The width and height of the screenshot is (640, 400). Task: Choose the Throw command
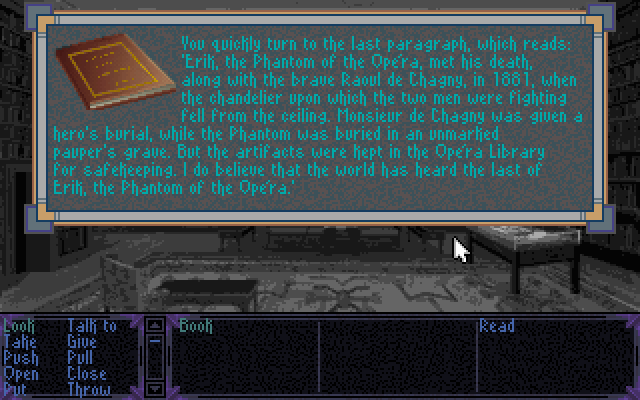coord(88,389)
